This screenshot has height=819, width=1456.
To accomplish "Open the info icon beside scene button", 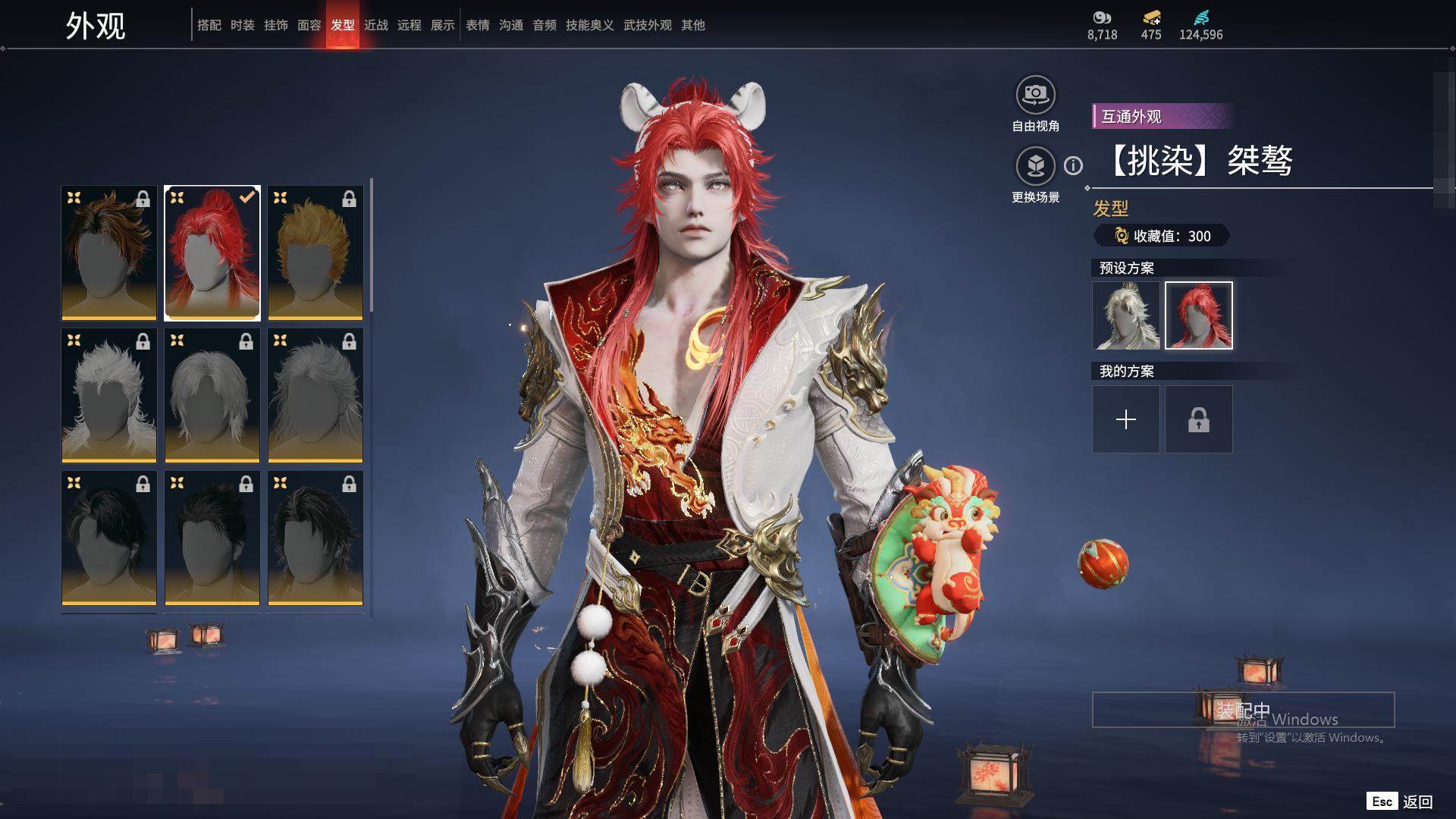I will (x=1073, y=165).
